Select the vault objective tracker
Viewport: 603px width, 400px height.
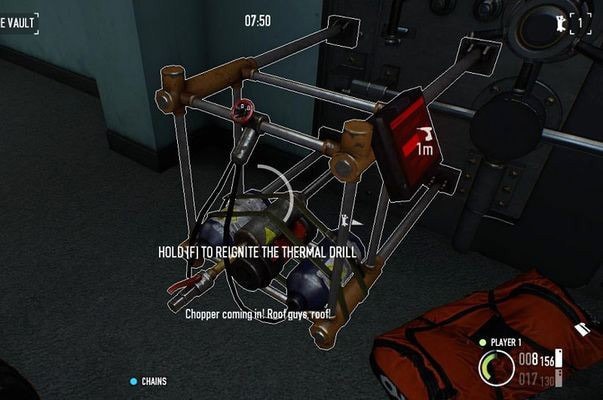pyautogui.click(x=18, y=20)
